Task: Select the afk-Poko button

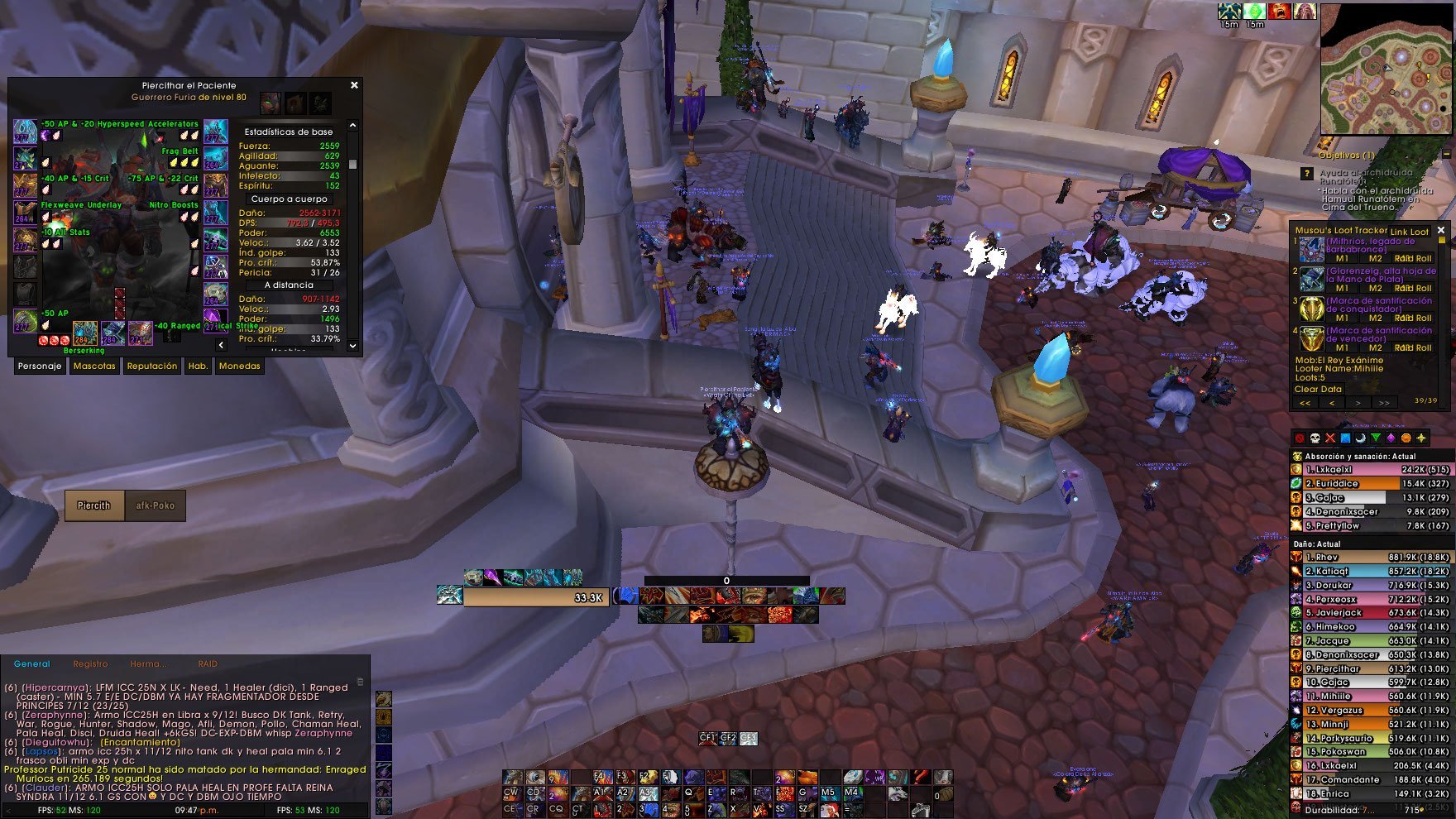Action: pos(156,505)
